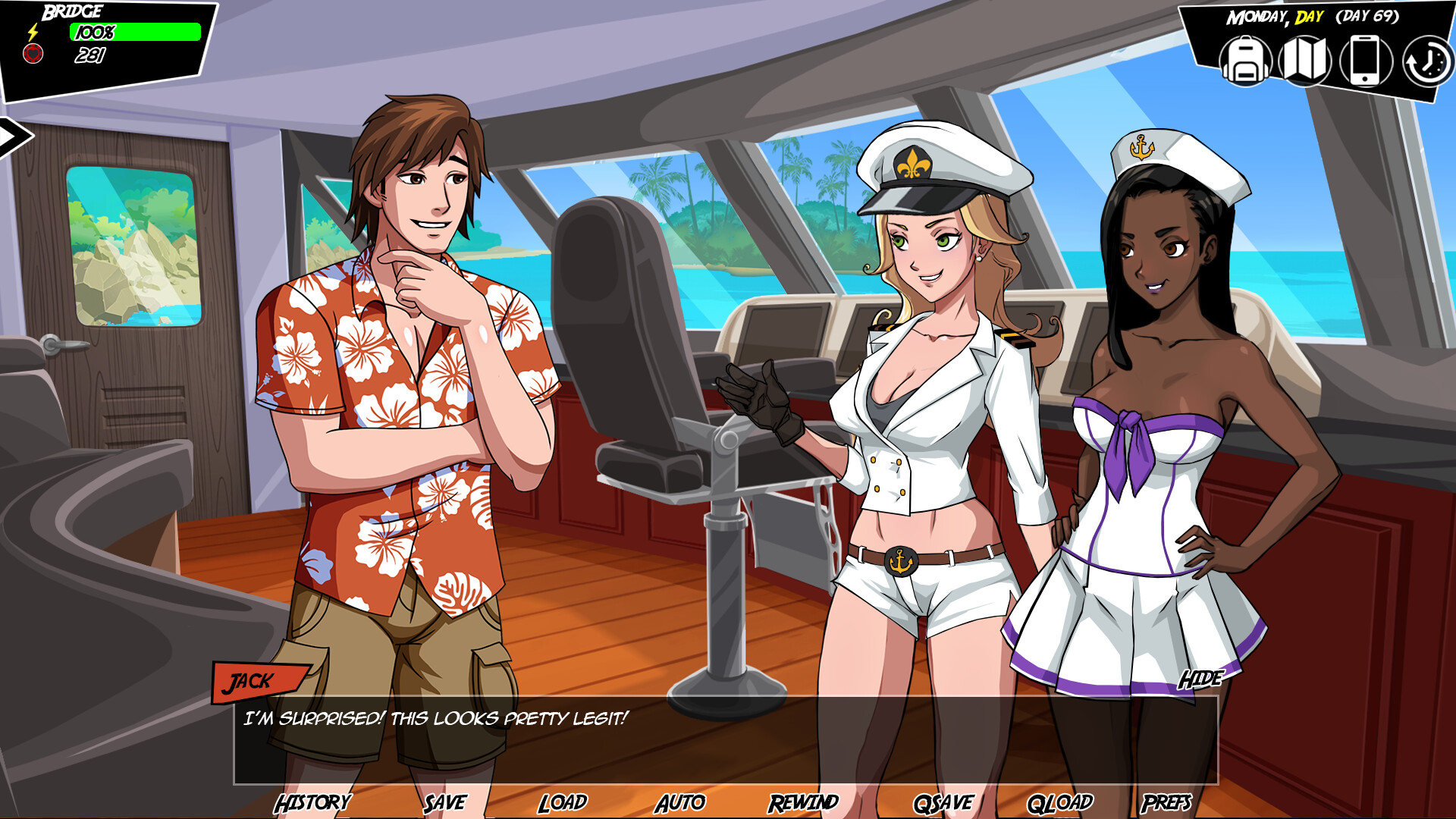Image resolution: width=1456 pixels, height=819 pixels.
Task: Load a saved game
Action: point(562,801)
